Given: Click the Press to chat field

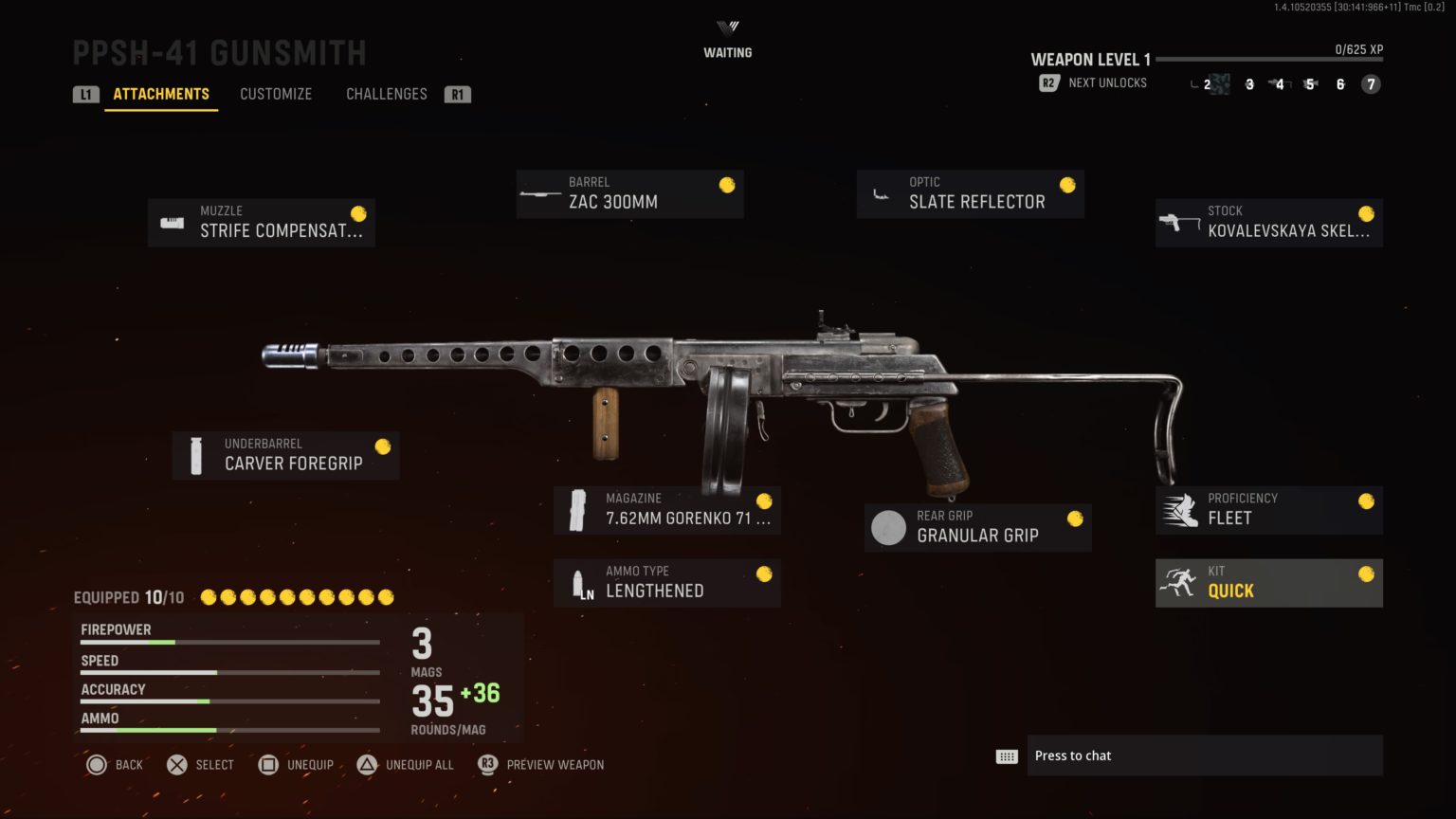Looking at the screenshot, I should [1204, 755].
